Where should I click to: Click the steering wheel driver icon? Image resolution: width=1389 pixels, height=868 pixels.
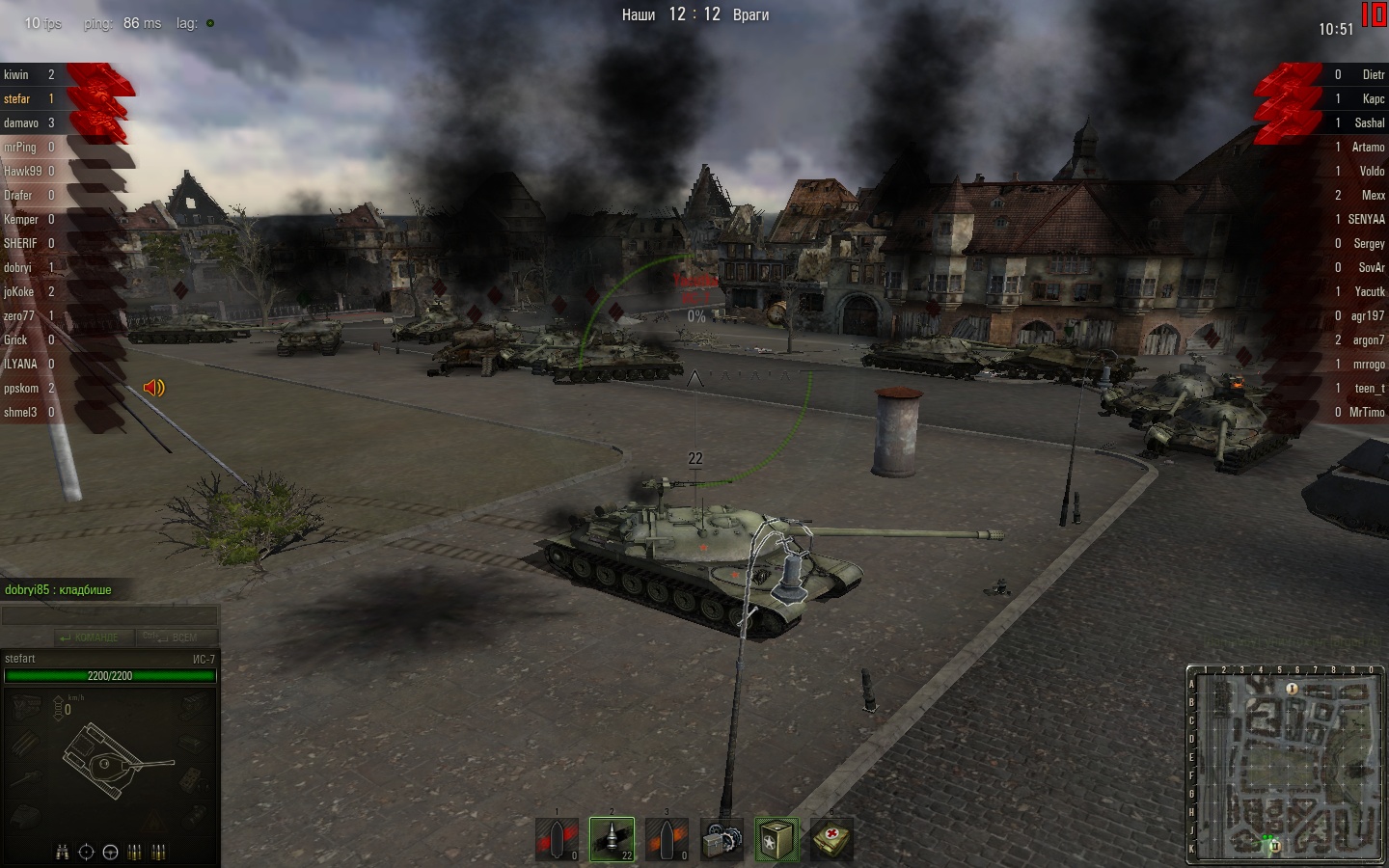click(x=110, y=852)
